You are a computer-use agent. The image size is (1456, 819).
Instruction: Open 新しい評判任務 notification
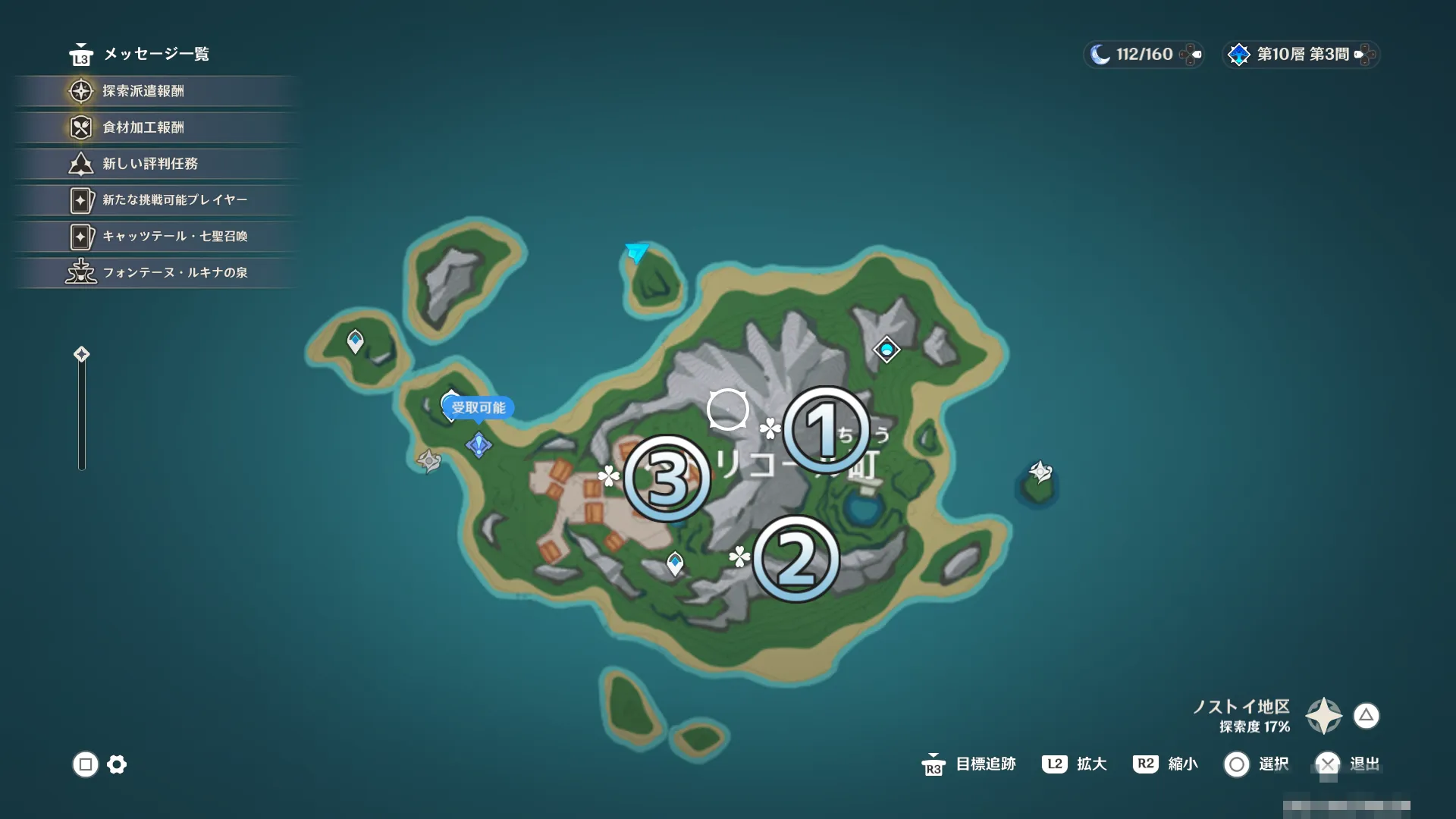coord(149,164)
